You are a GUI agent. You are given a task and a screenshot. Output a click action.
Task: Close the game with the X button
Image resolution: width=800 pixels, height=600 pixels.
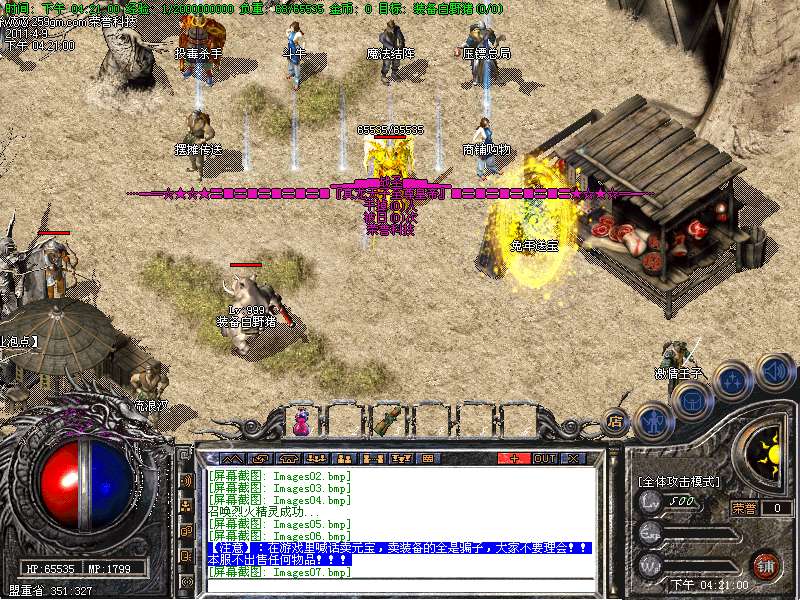point(573,458)
